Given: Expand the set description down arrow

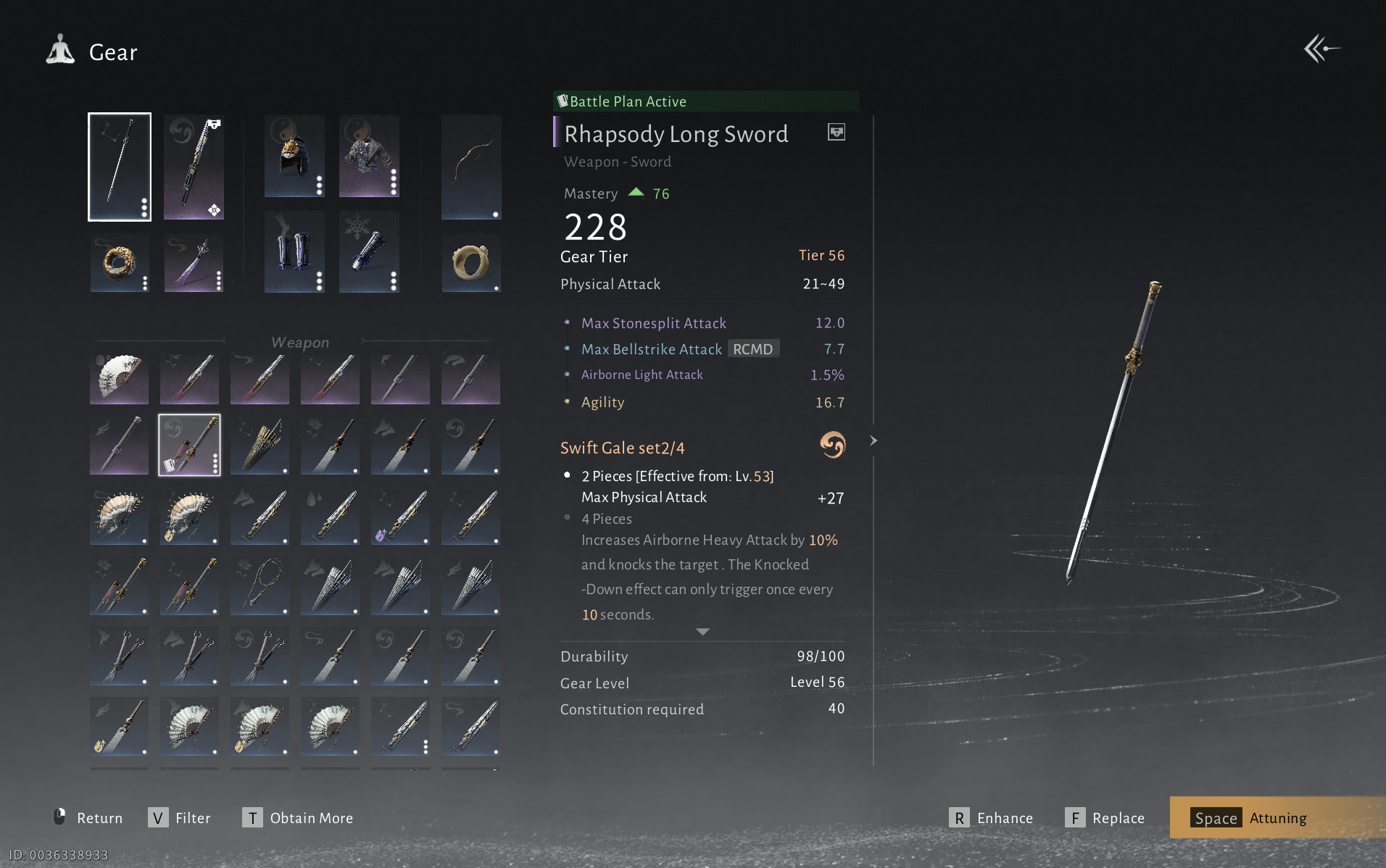Looking at the screenshot, I should (x=702, y=632).
